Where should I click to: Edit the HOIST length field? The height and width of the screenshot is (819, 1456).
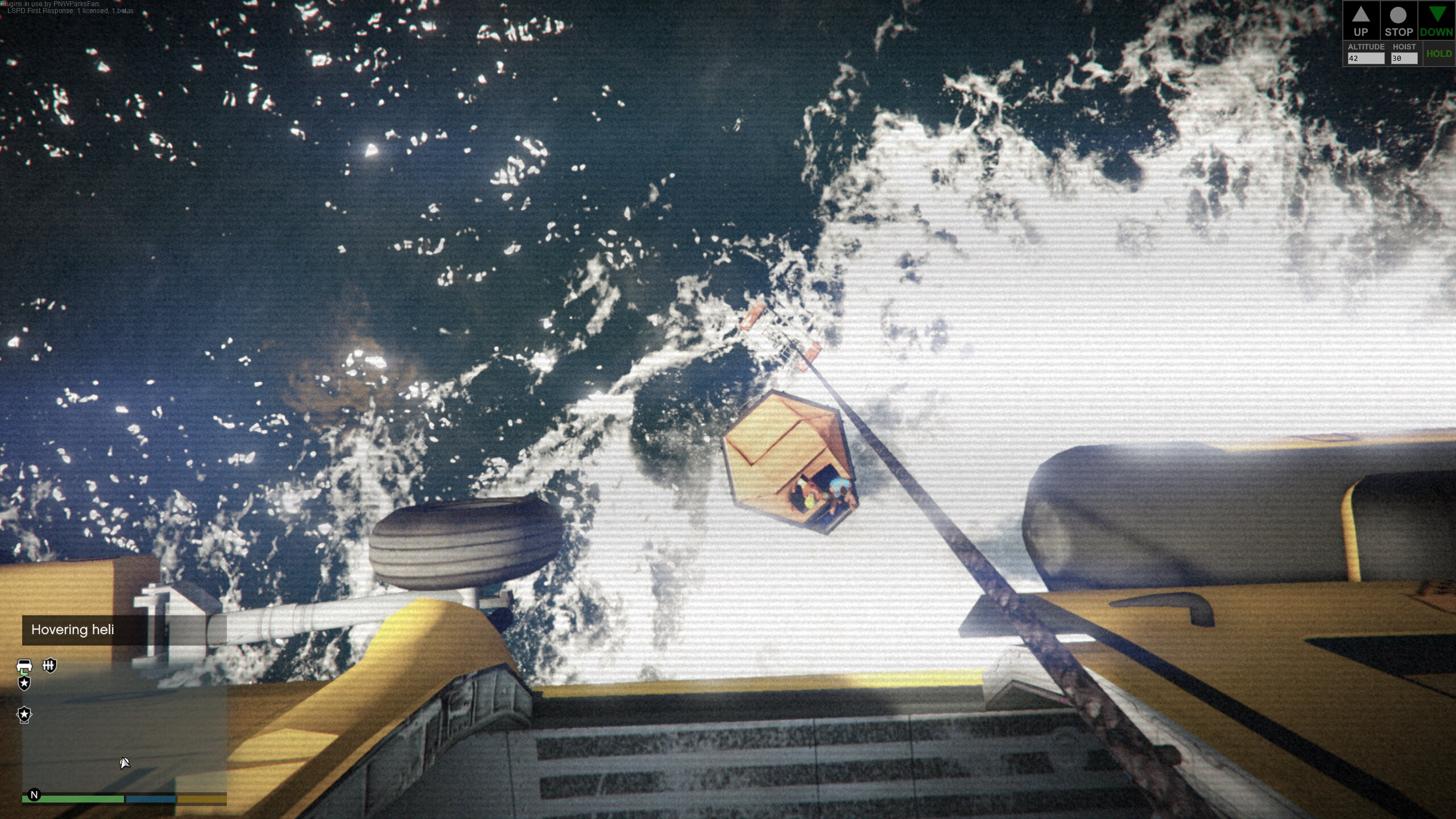tap(1404, 59)
